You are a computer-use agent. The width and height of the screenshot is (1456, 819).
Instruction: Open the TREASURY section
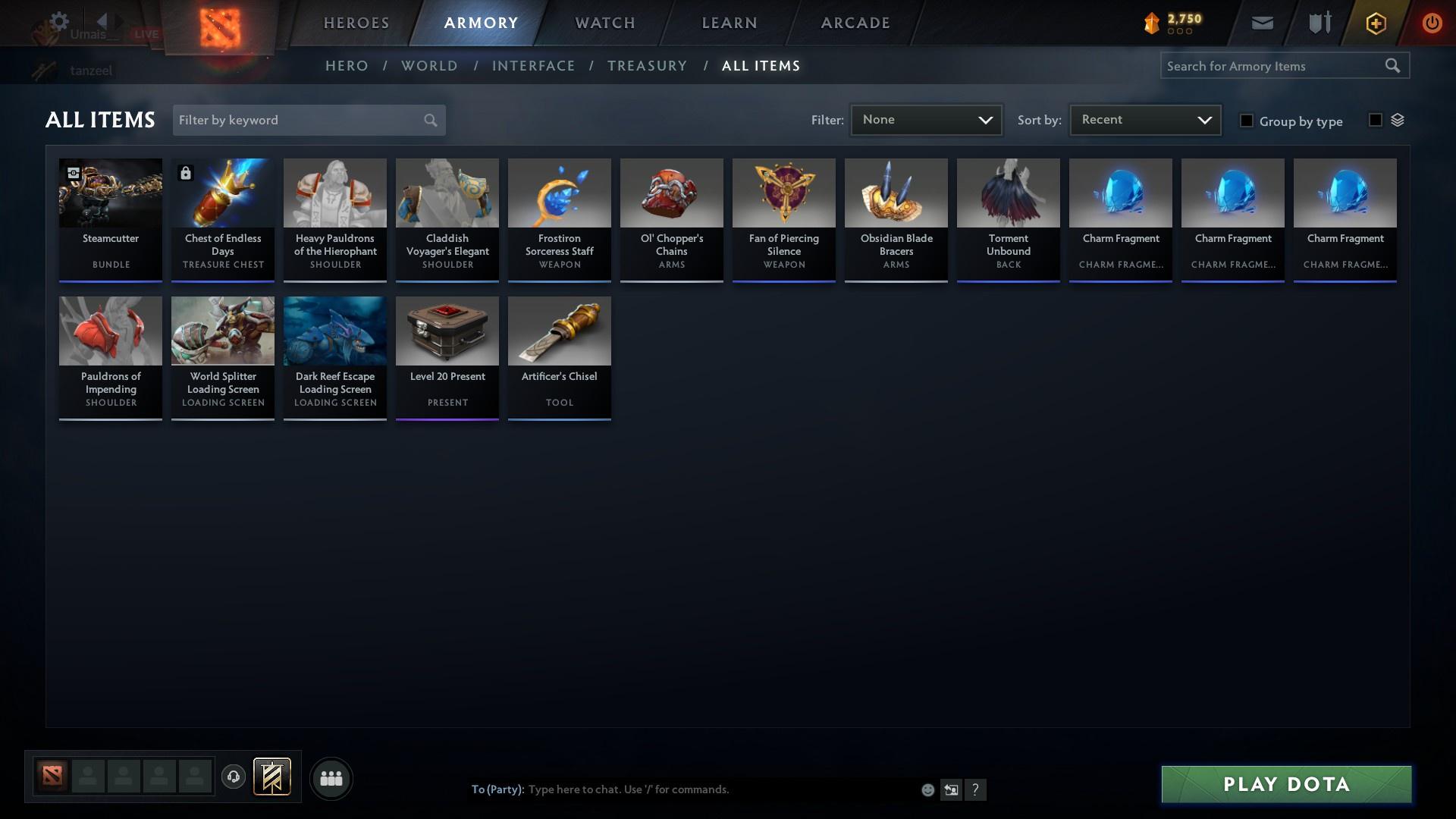647,66
